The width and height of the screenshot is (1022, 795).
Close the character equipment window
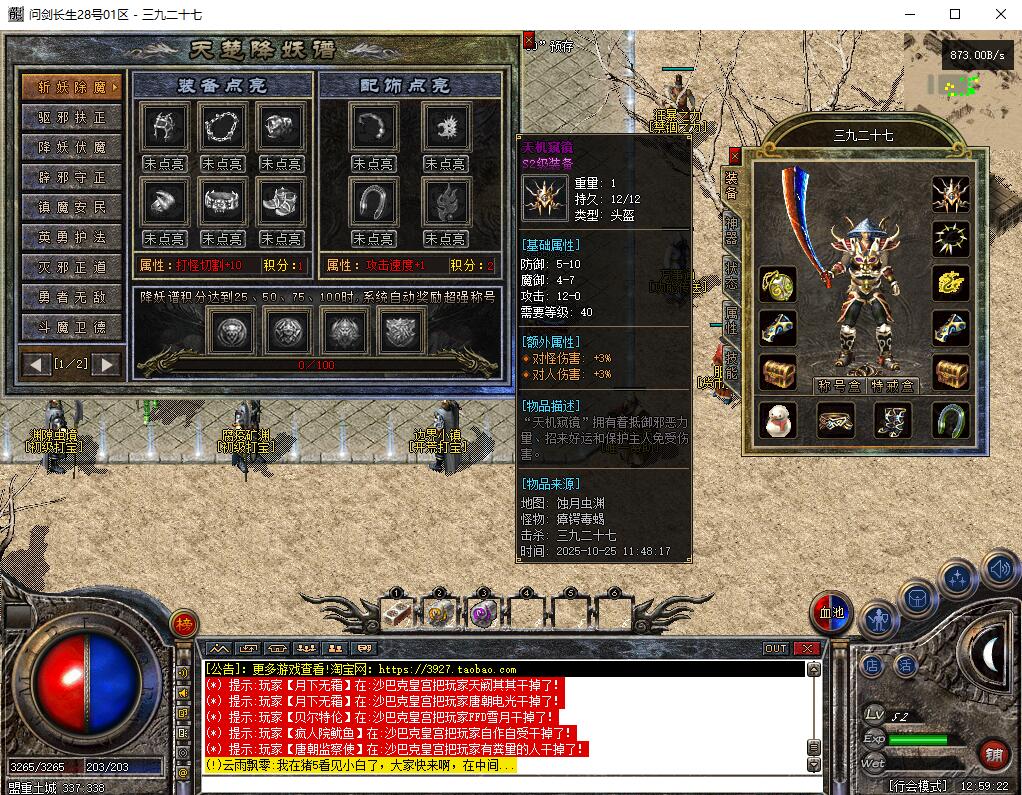point(735,156)
